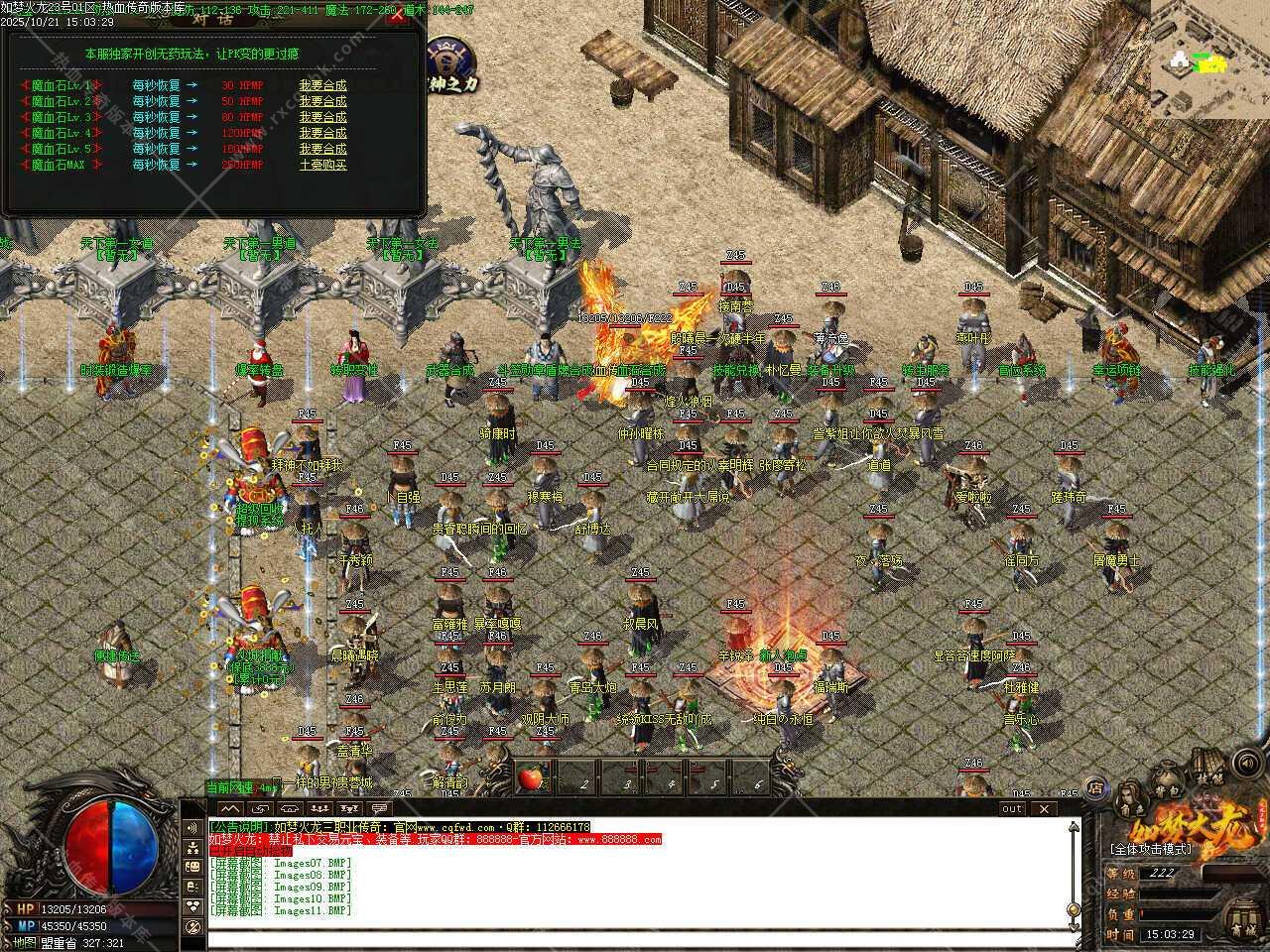Open the 技能 skills panel
Viewport: 1270px width, 952px height.
click(x=1208, y=764)
